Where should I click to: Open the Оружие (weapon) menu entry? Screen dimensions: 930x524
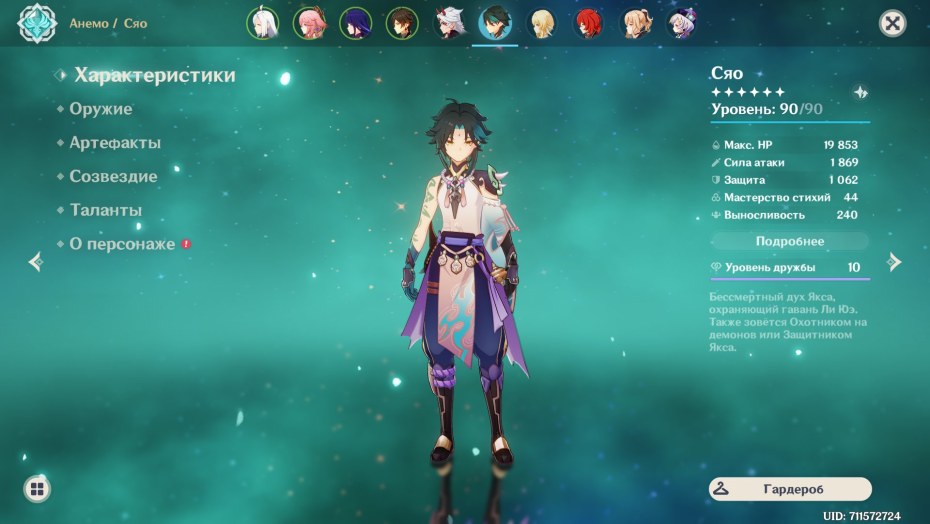[x=101, y=109]
